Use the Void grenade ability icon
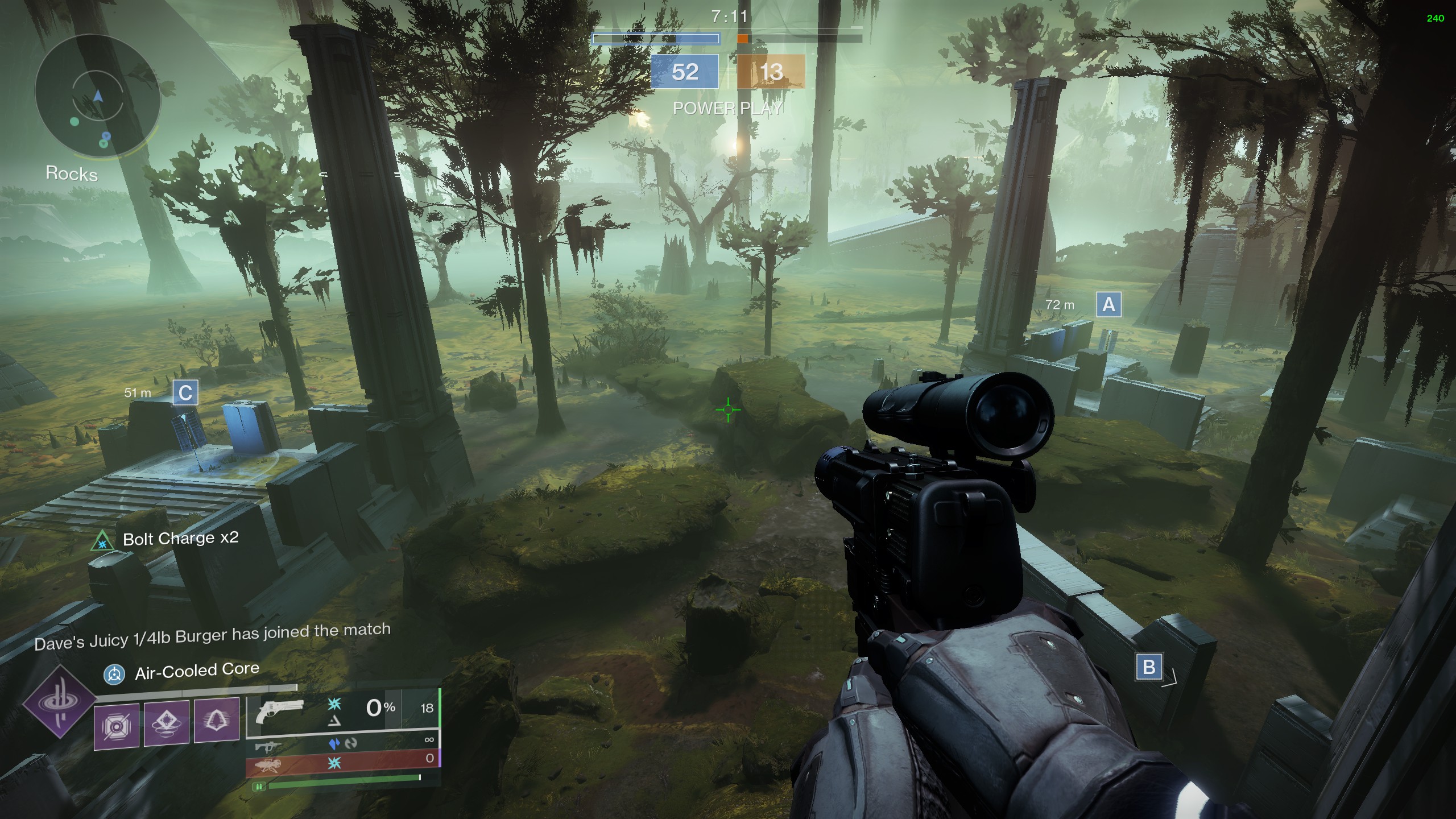 [x=117, y=725]
